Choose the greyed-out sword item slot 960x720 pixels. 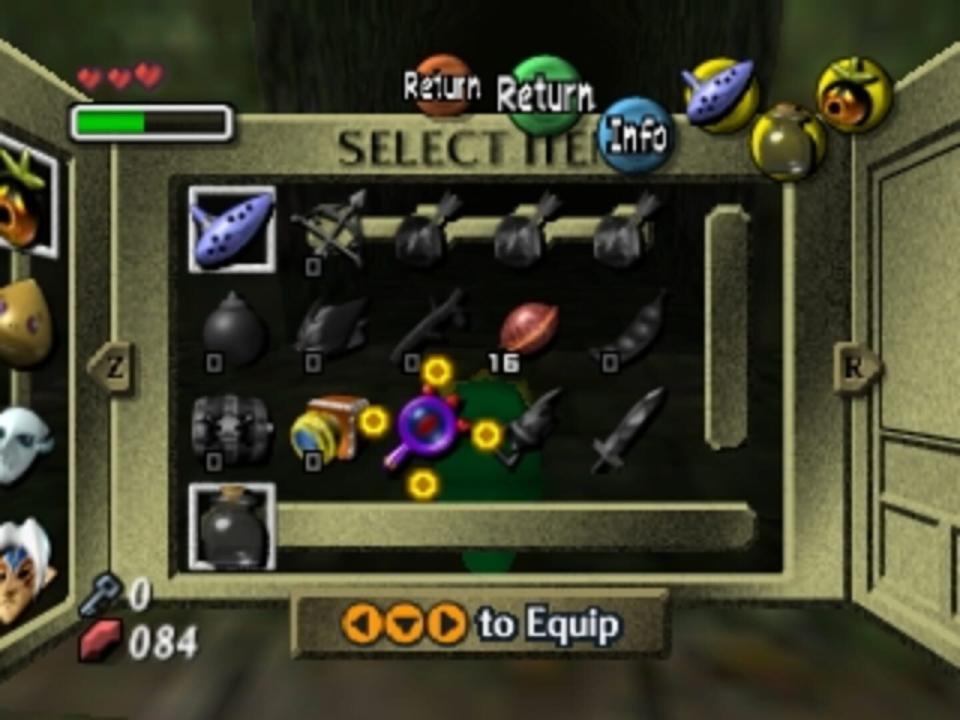point(627,428)
